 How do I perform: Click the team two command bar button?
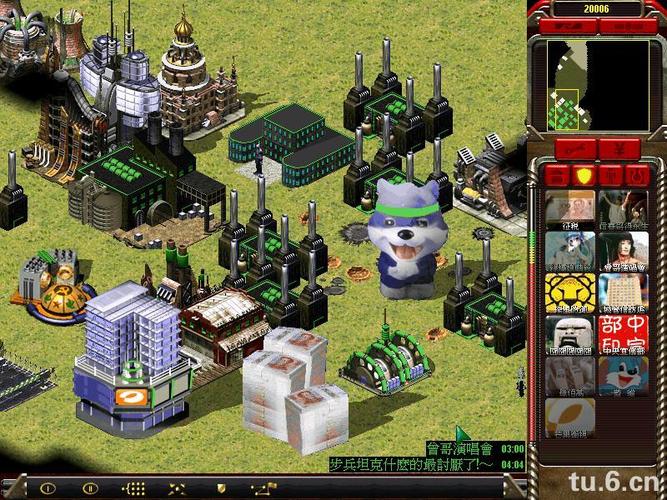89,489
